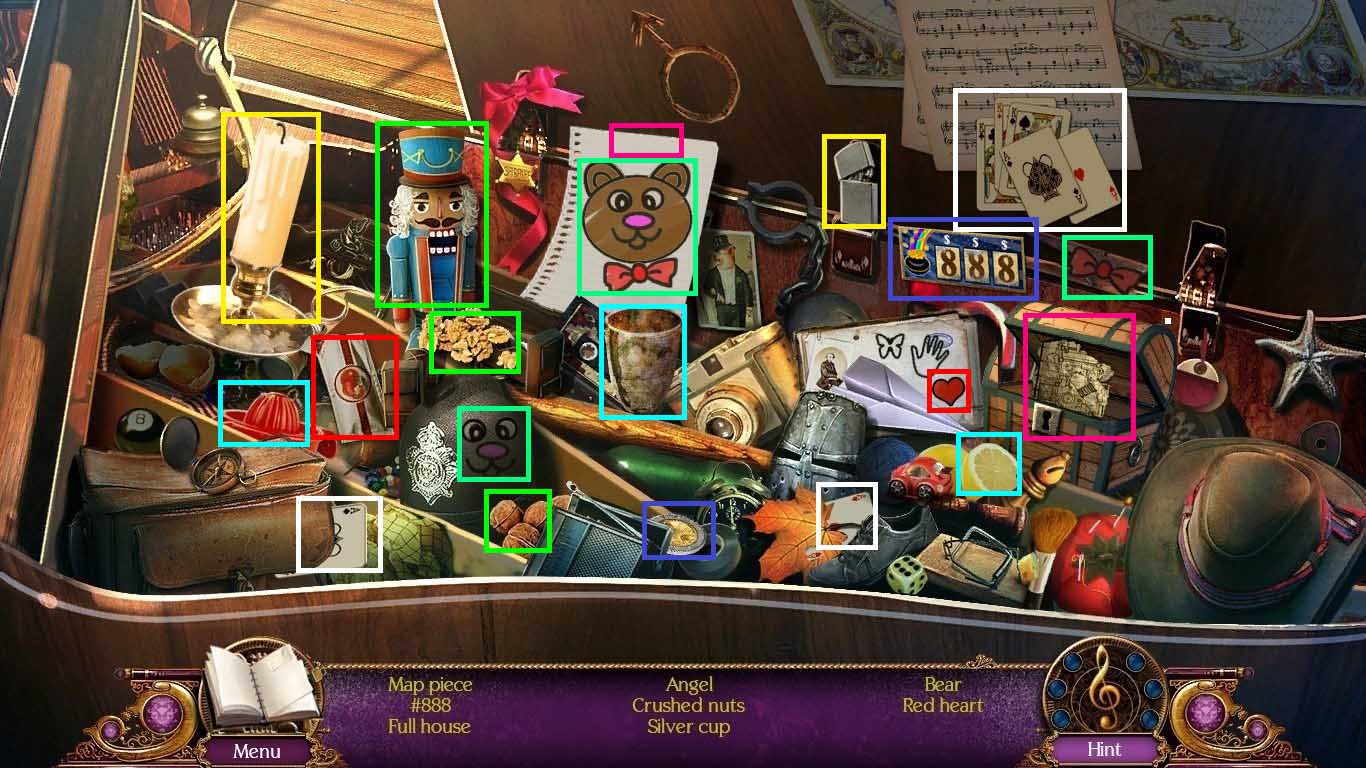The width and height of the screenshot is (1366, 768).
Task: Select the lemon slice
Action: coord(992,463)
